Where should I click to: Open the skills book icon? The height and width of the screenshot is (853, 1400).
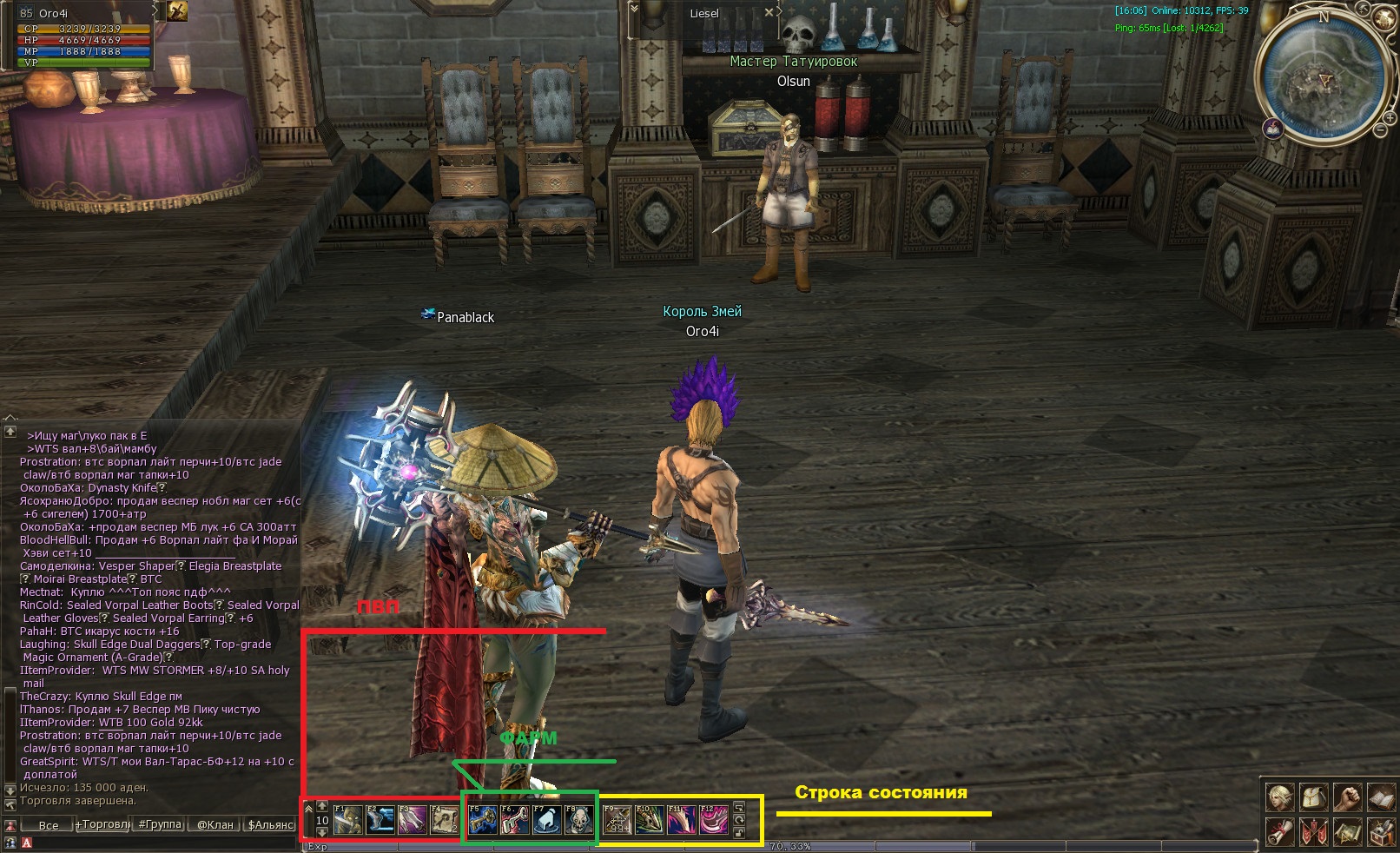tap(1381, 797)
